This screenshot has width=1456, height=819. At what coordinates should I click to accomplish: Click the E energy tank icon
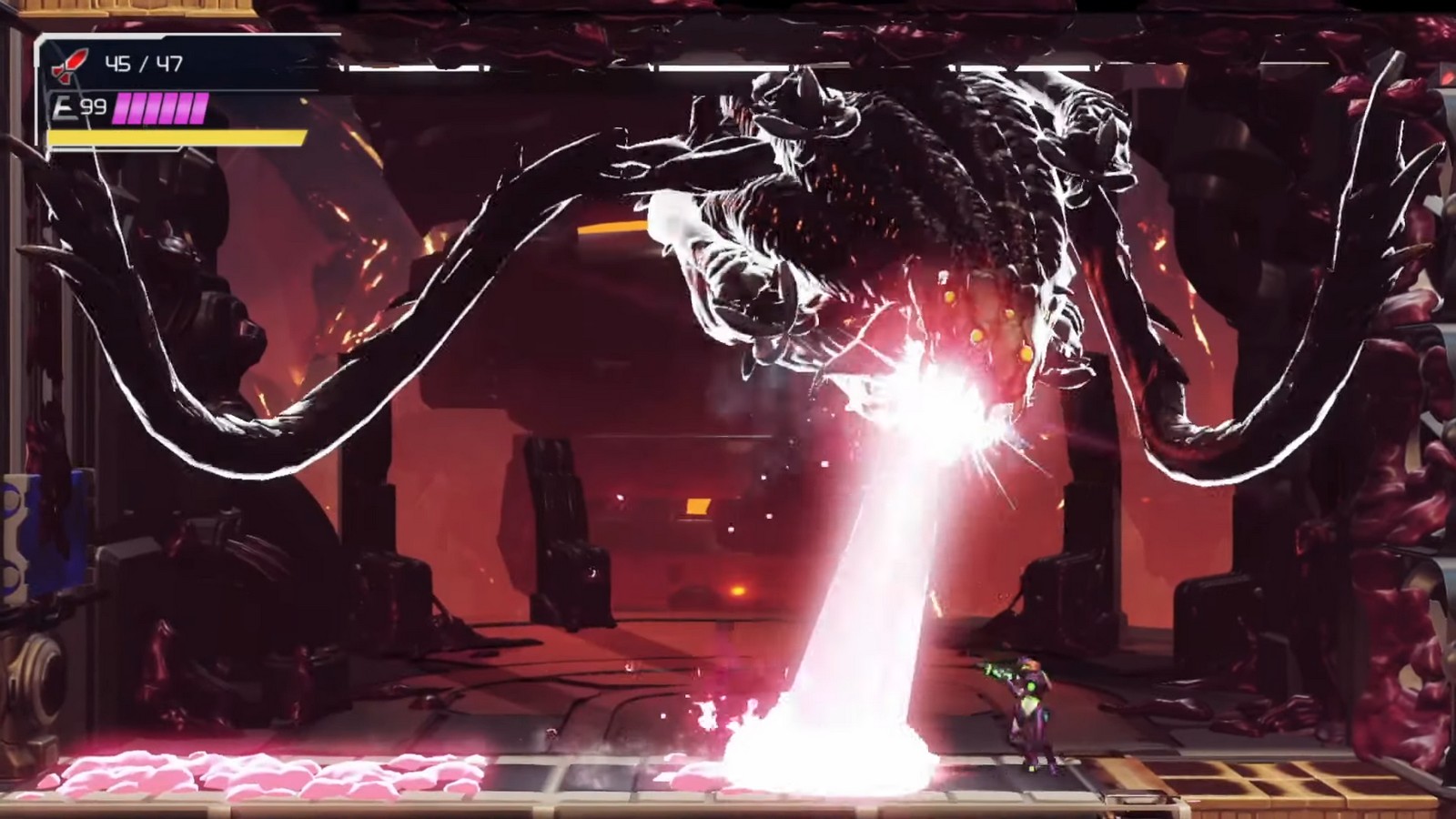click(x=62, y=106)
